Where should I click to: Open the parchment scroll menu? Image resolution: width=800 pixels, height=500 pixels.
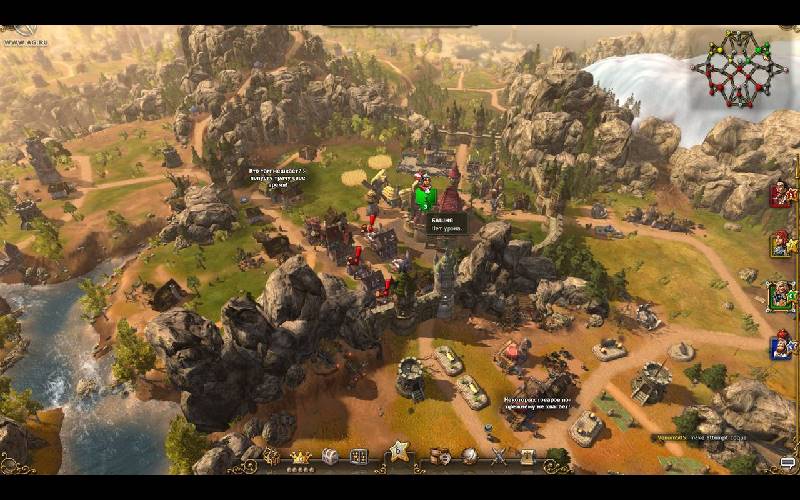click(527, 457)
